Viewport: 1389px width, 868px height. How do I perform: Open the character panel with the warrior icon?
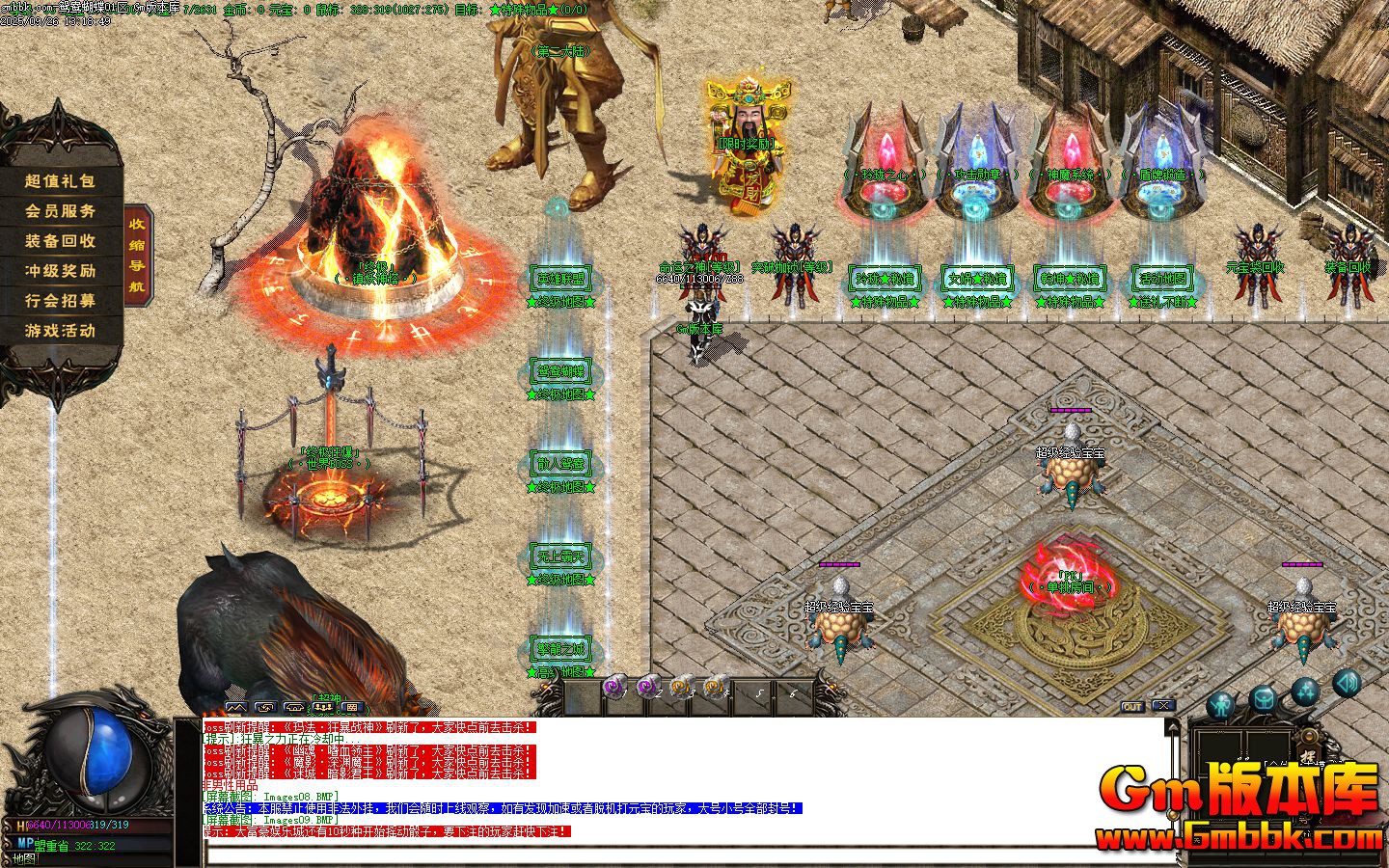point(1222,704)
